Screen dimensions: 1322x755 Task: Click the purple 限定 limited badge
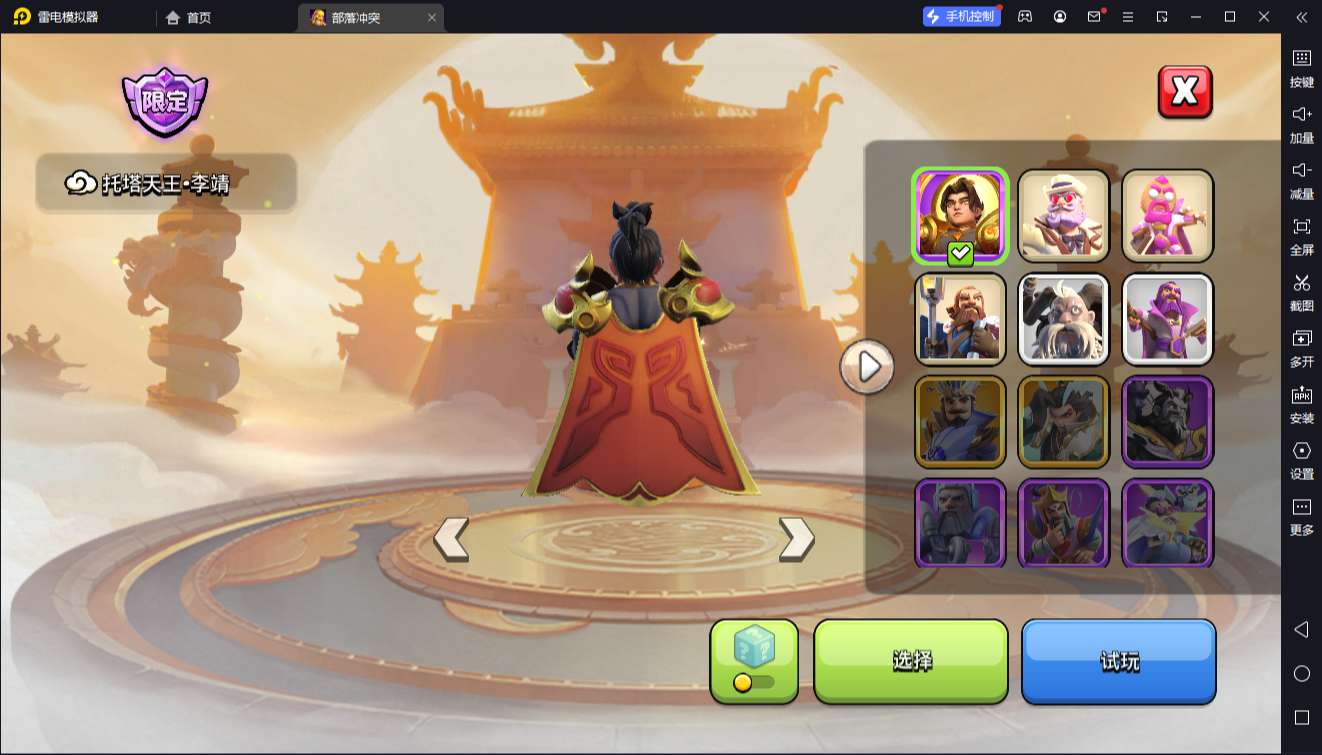pyautogui.click(x=164, y=102)
